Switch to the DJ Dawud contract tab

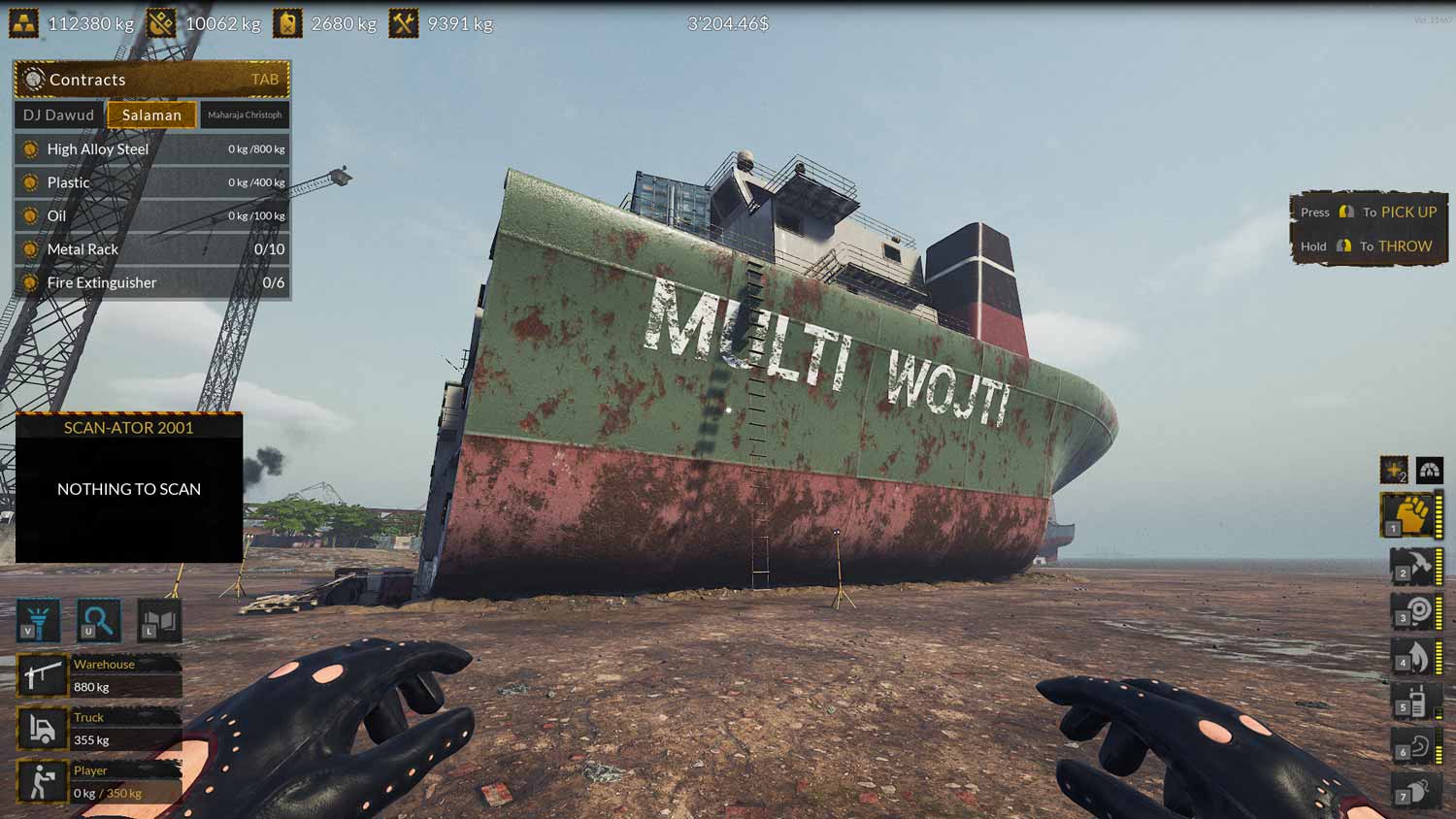56,115
